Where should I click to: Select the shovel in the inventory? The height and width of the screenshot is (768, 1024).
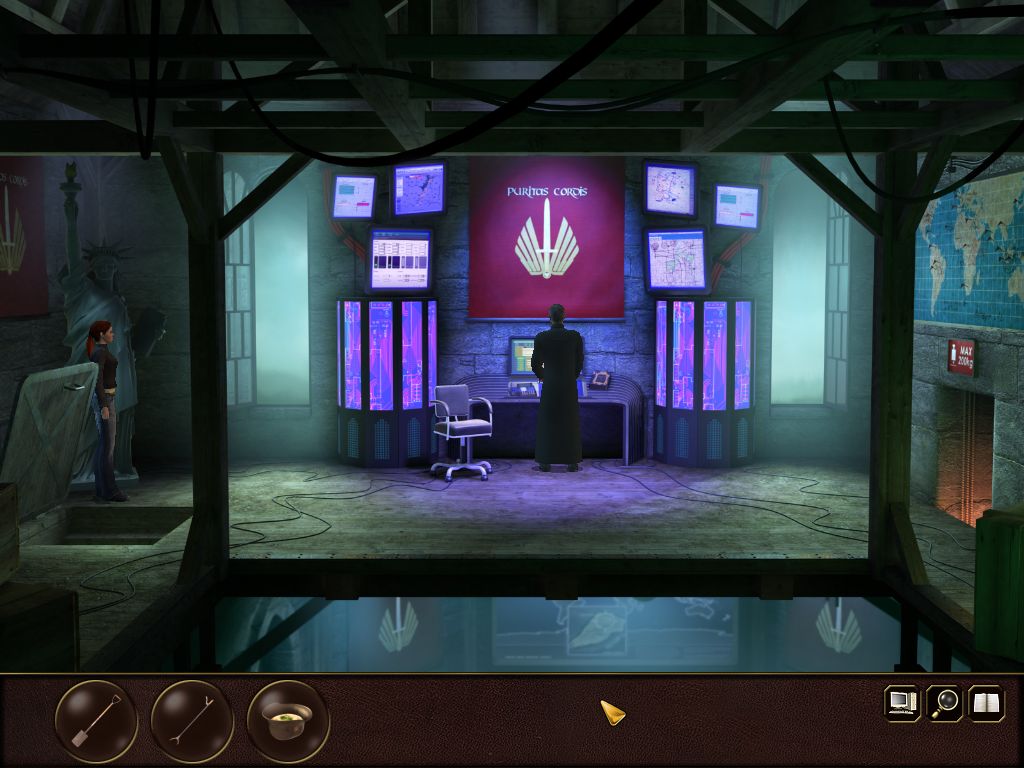pos(96,721)
